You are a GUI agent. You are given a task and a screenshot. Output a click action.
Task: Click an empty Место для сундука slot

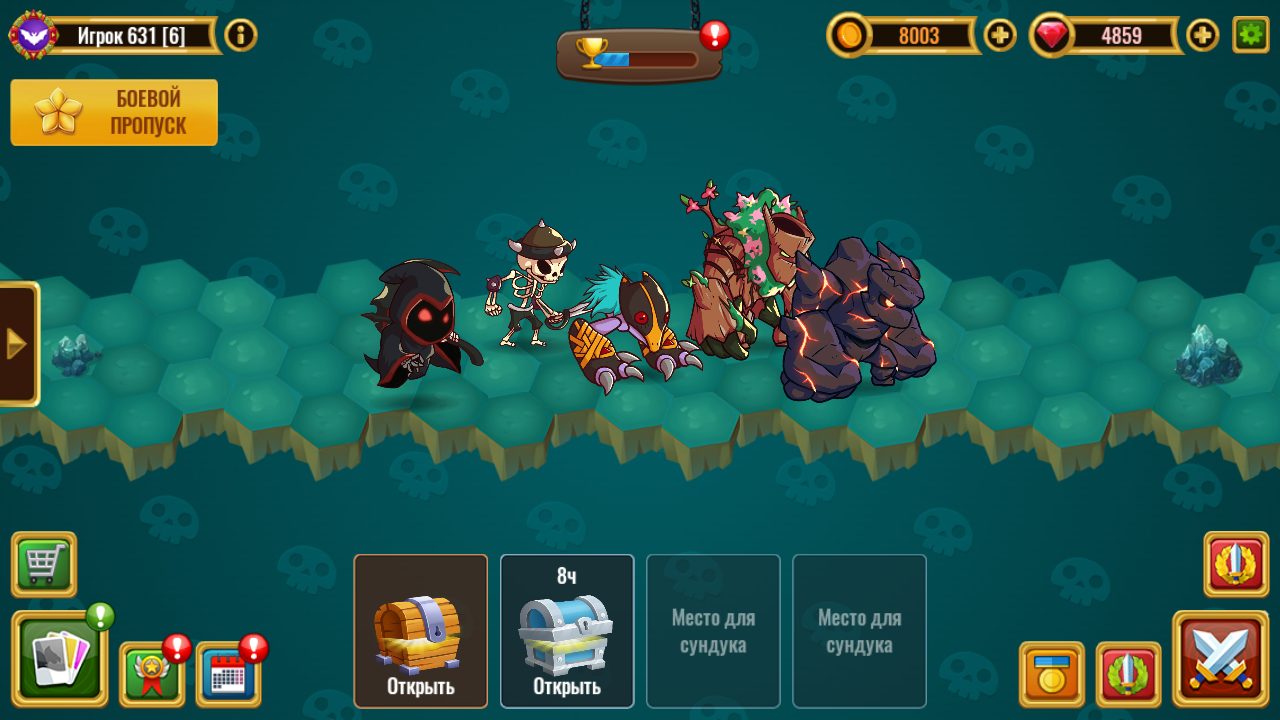(x=713, y=630)
